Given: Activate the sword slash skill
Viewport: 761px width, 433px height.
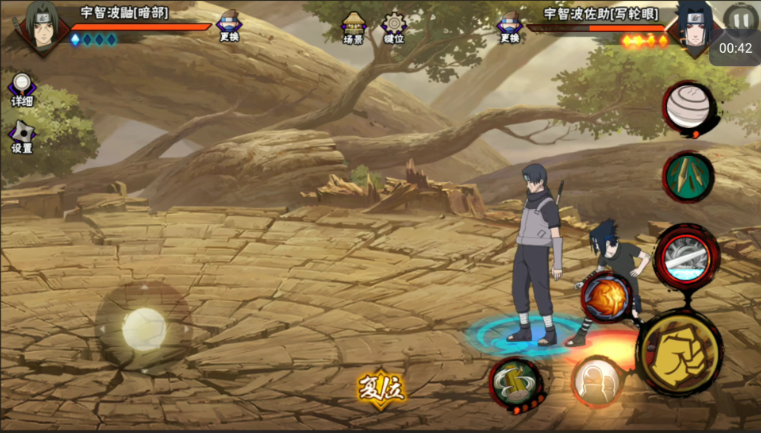Looking at the screenshot, I should (683, 256).
